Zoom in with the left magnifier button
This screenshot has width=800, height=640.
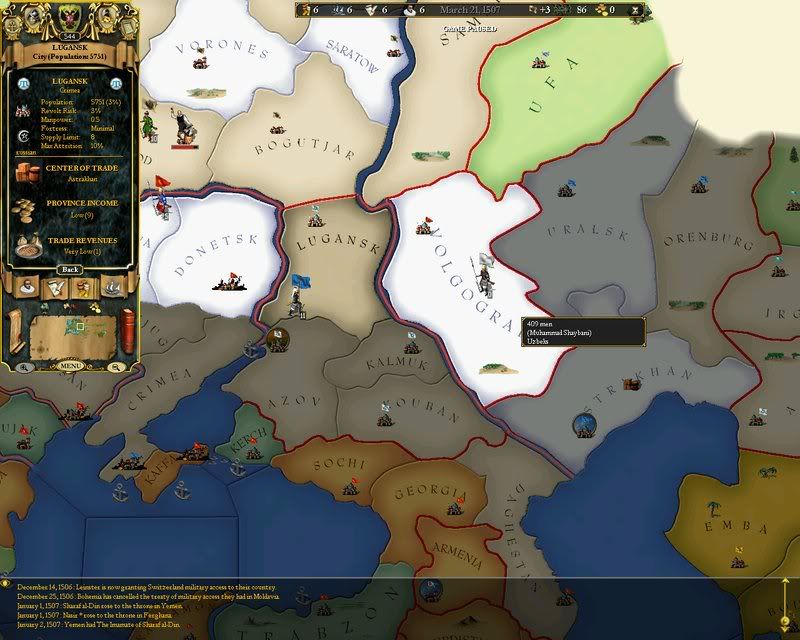pyautogui.click(x=24, y=367)
